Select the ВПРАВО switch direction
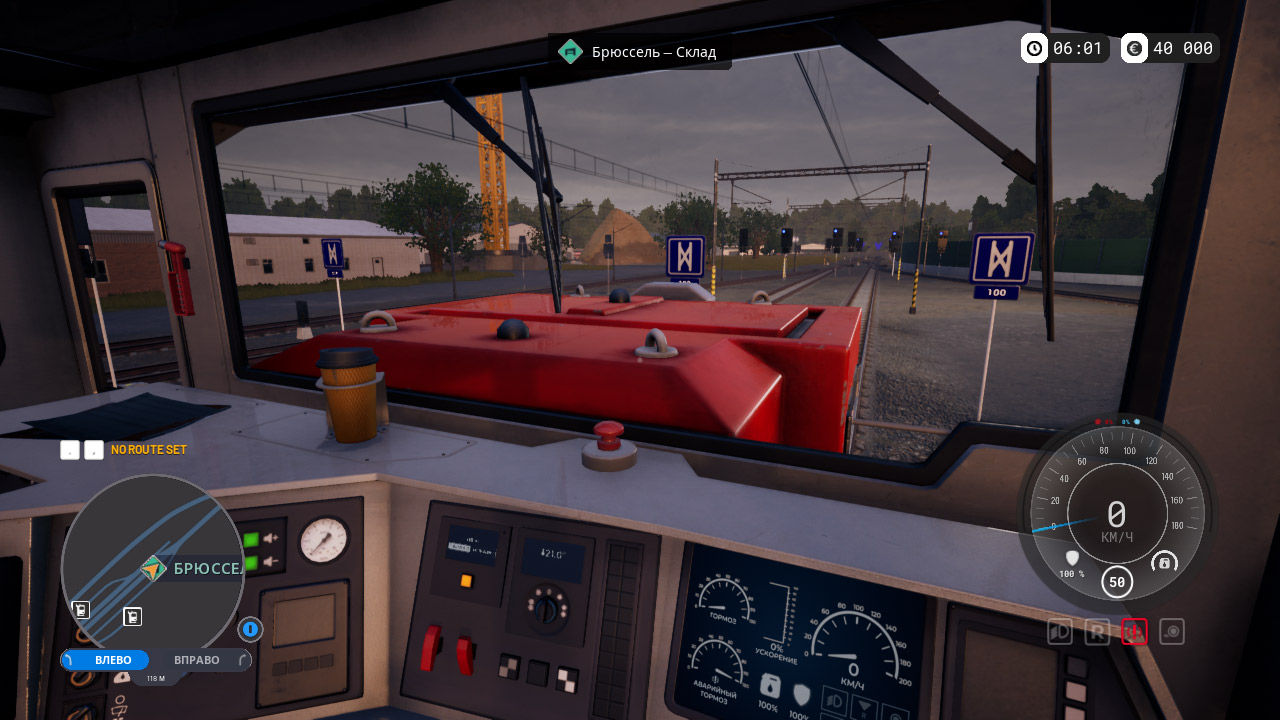Image resolution: width=1280 pixels, height=720 pixels. coord(197,660)
